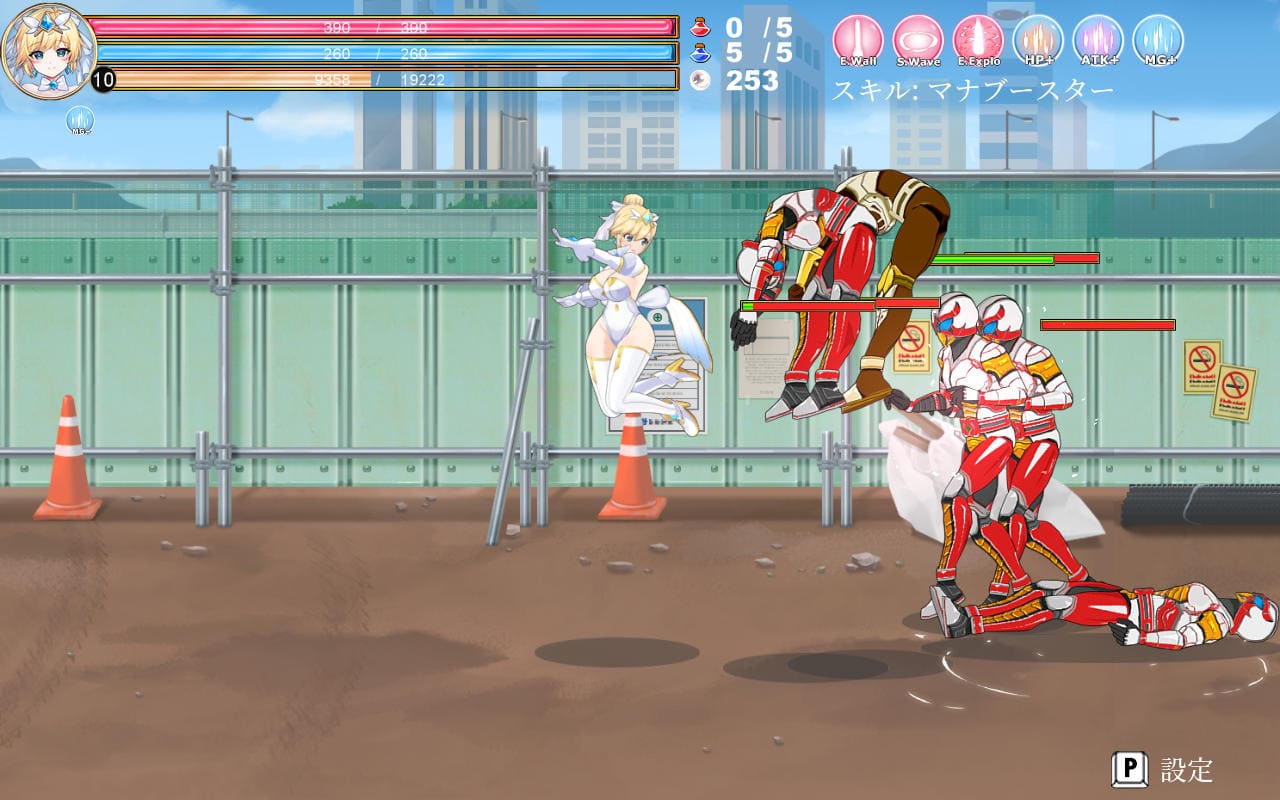Open the 設定 settings menu
The height and width of the screenshot is (800, 1280).
(x=1163, y=769)
